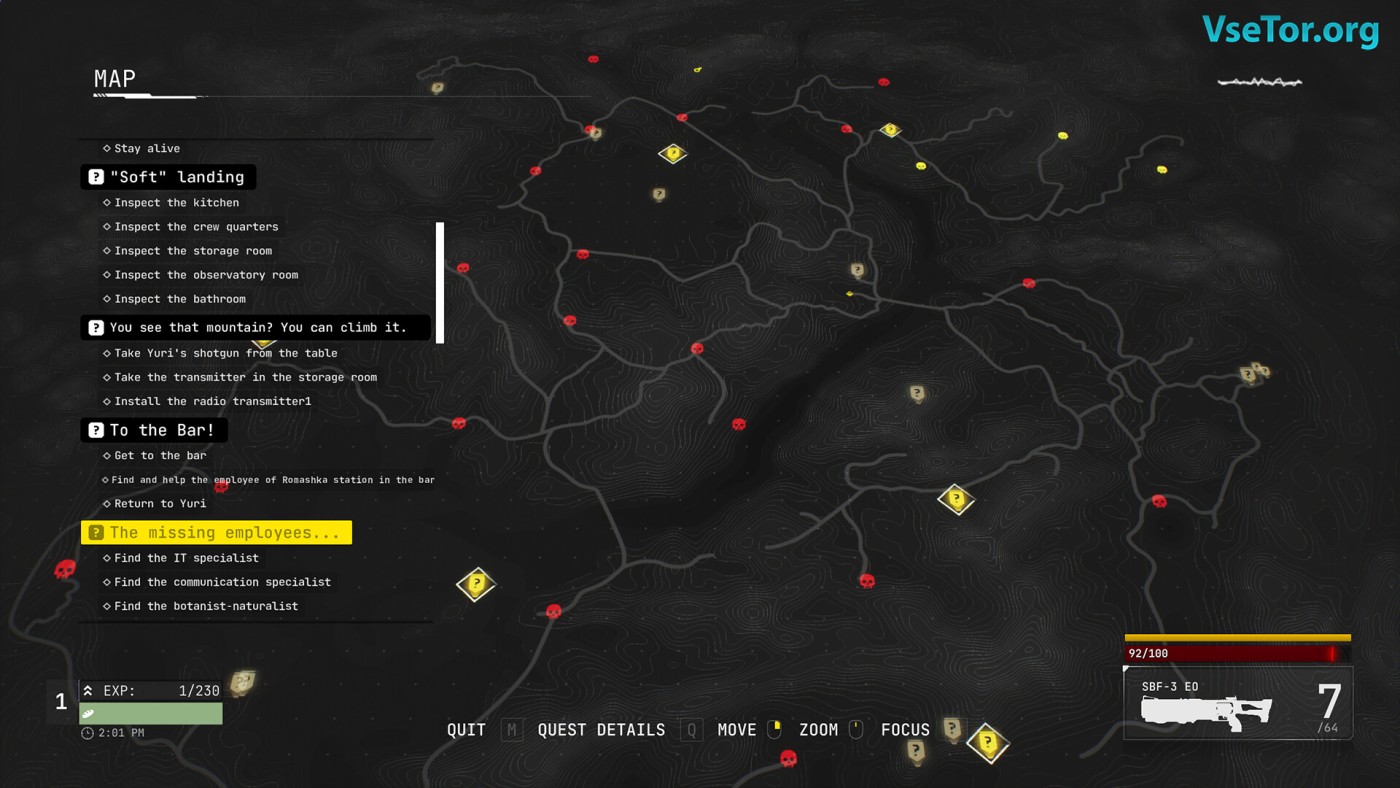Click the Focus control label
This screenshot has height=788, width=1400.
point(905,730)
